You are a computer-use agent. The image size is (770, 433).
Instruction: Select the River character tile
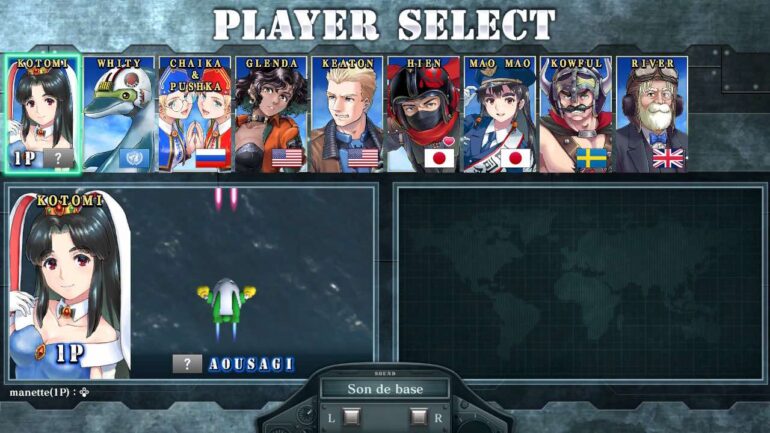[x=651, y=113]
